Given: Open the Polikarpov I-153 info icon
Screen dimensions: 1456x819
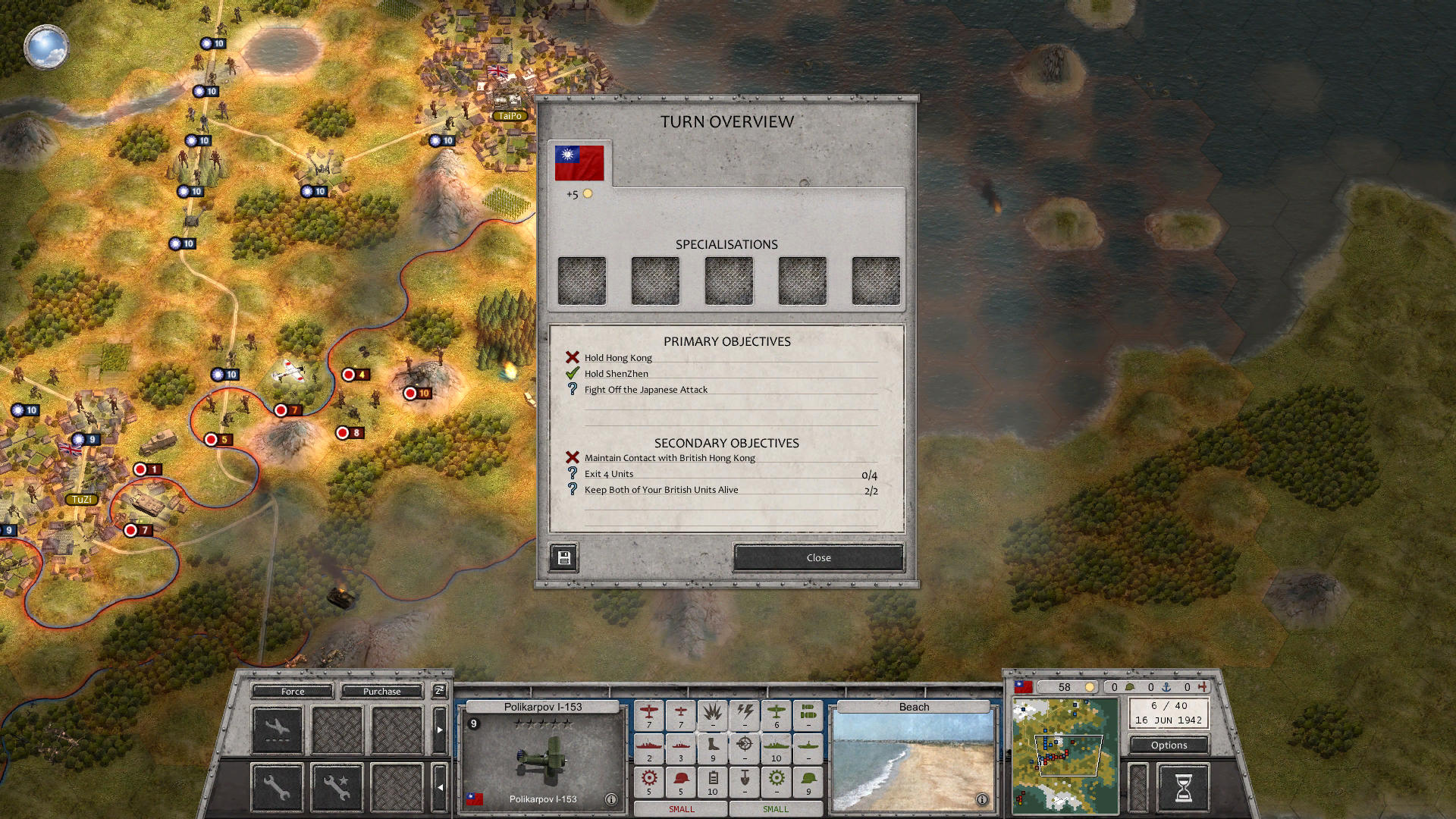Looking at the screenshot, I should click(611, 799).
